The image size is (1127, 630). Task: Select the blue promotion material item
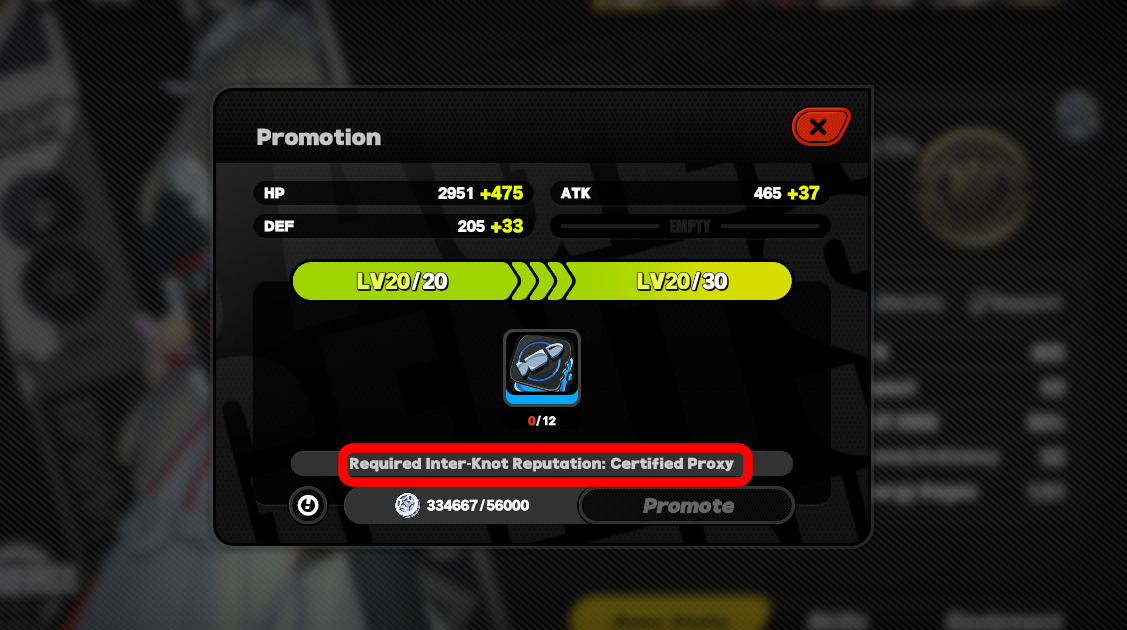pyautogui.click(x=541, y=368)
